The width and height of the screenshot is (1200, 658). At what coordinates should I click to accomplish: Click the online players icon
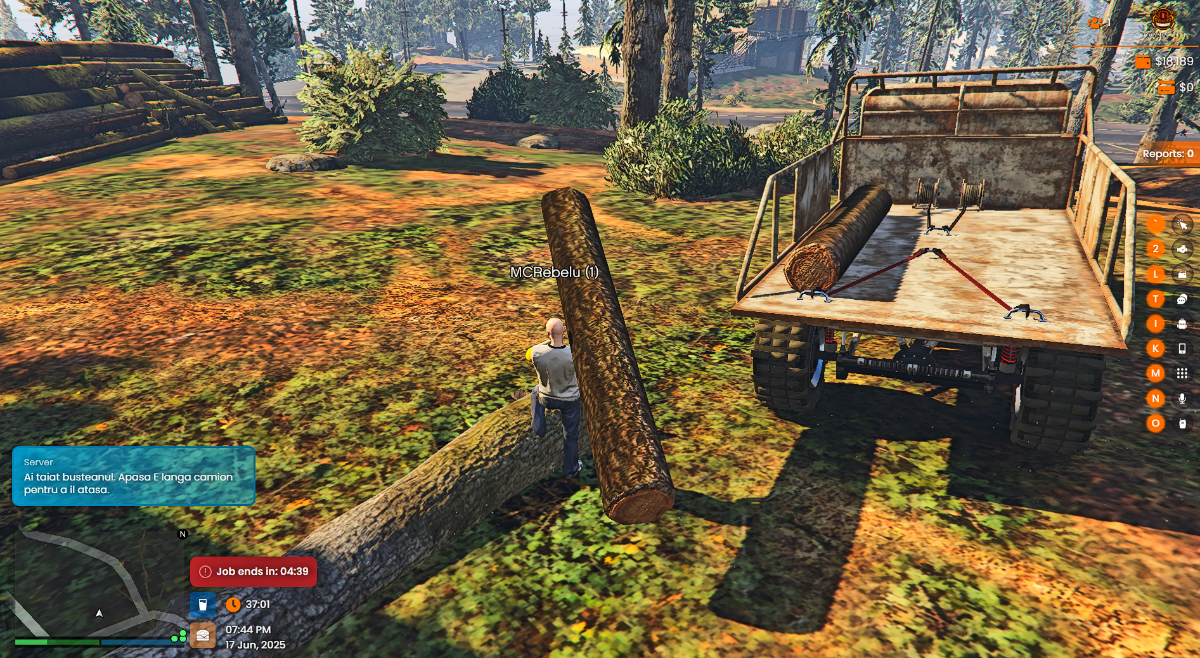[1096, 20]
